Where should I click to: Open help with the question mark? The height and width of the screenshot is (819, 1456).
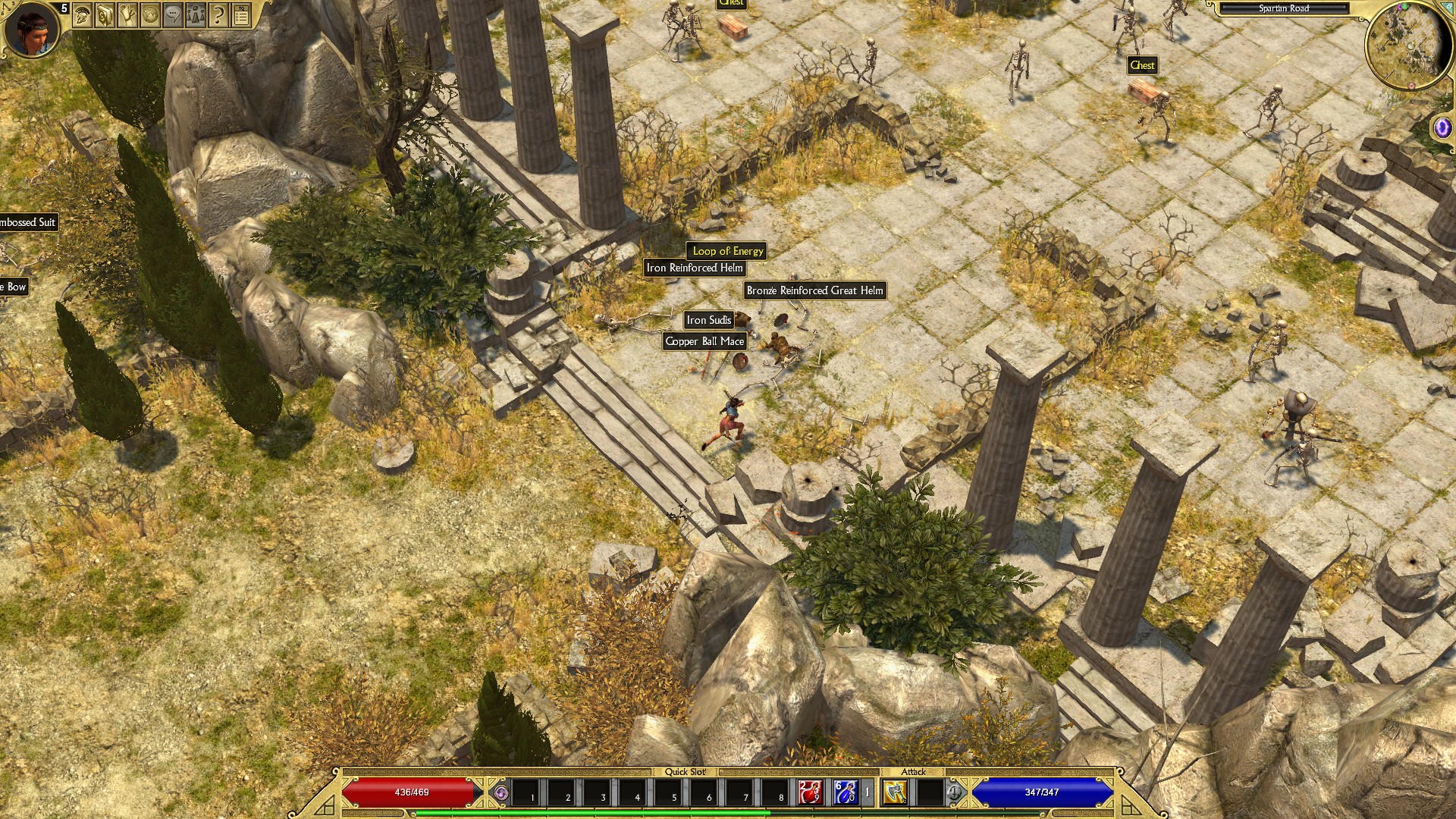218,14
